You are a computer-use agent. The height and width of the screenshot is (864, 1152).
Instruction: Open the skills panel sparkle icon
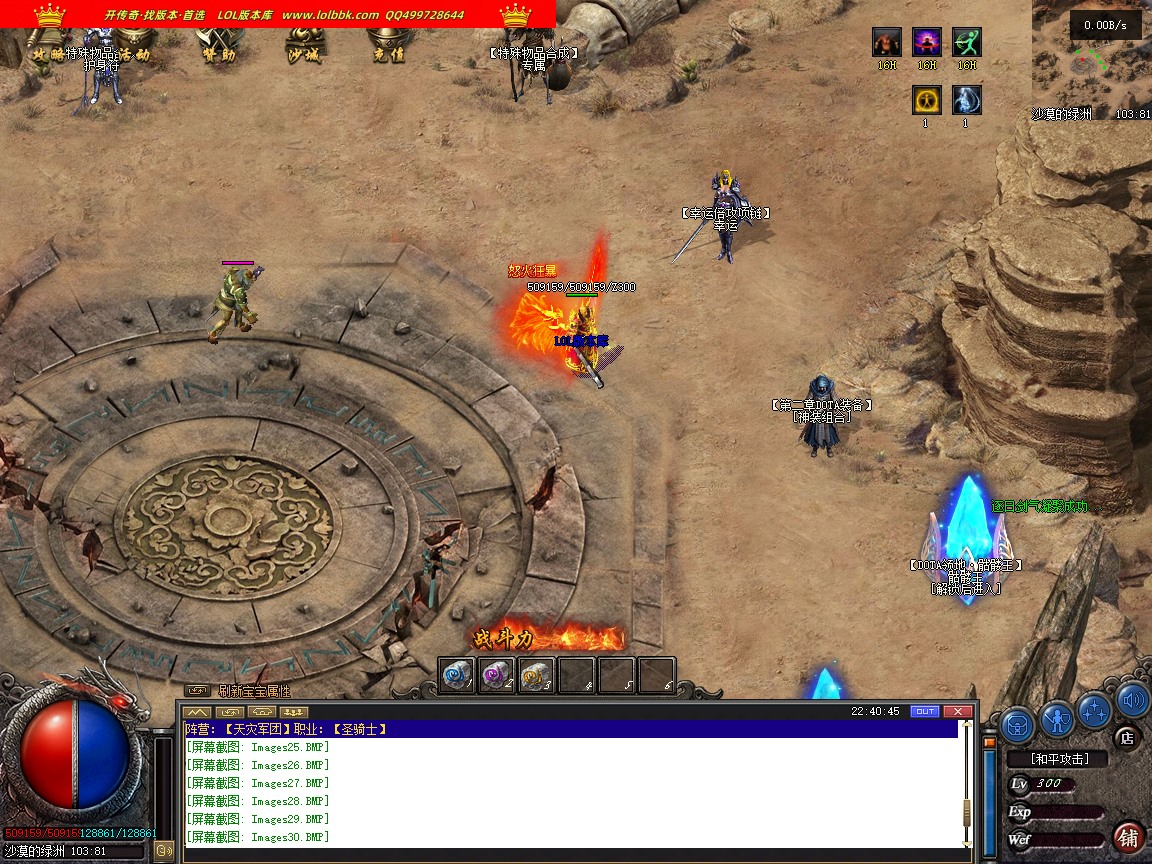pyautogui.click(x=1095, y=710)
